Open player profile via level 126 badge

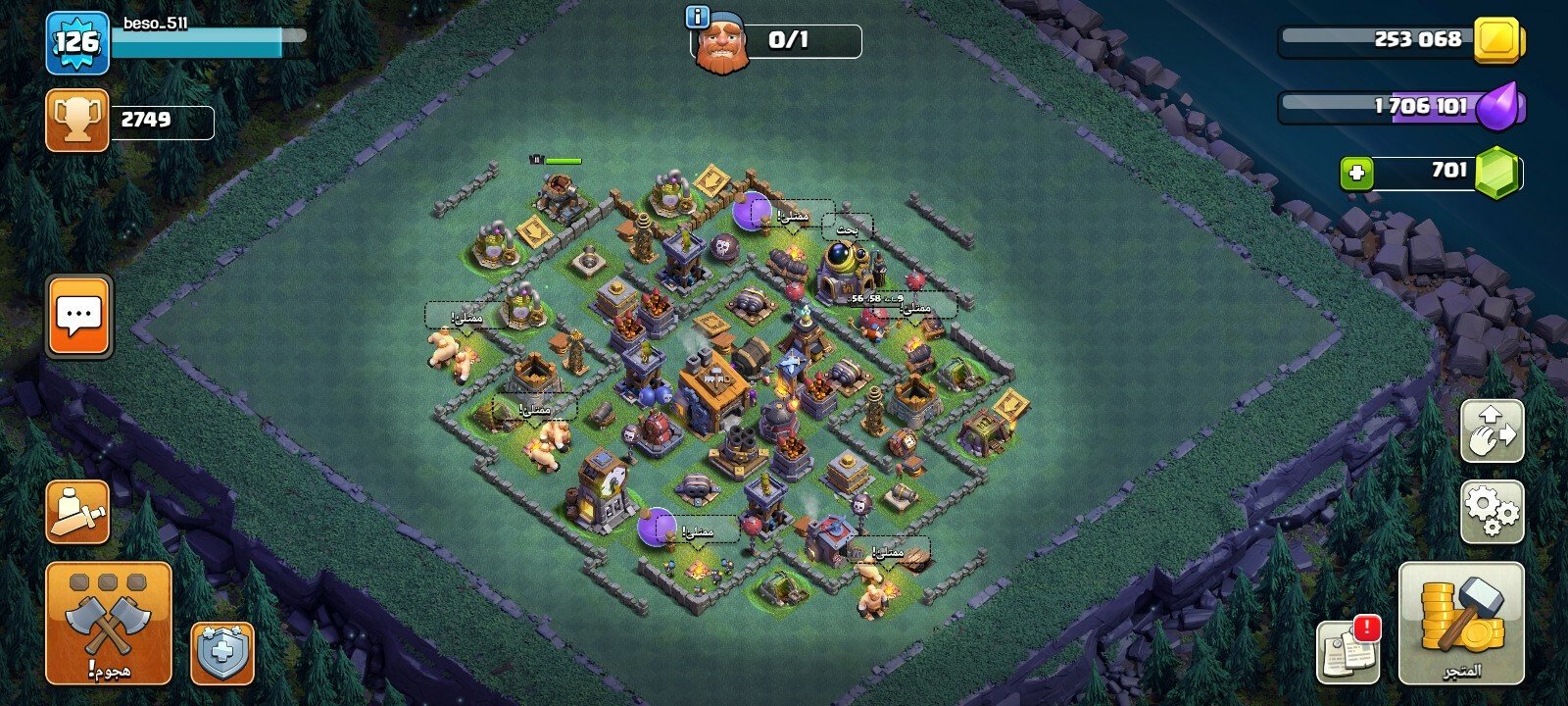(x=76, y=42)
